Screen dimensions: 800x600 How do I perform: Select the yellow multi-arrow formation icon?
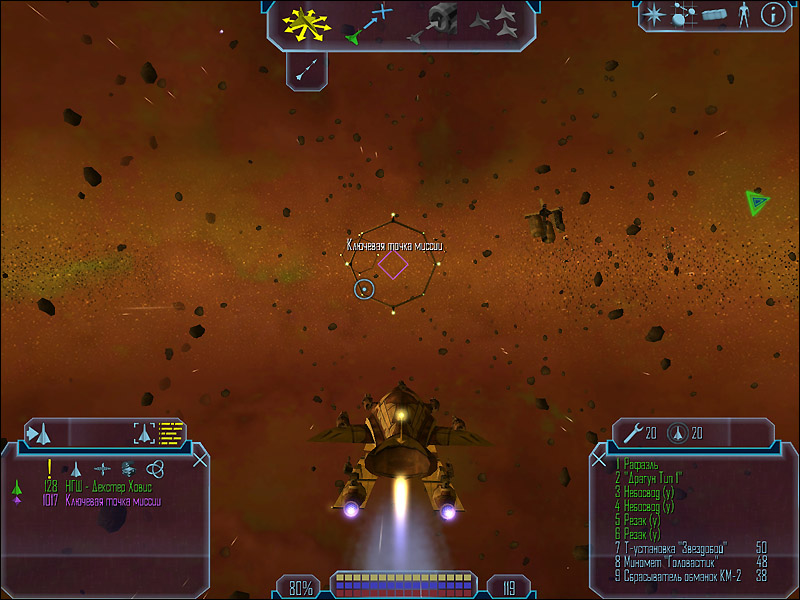pyautogui.click(x=308, y=24)
